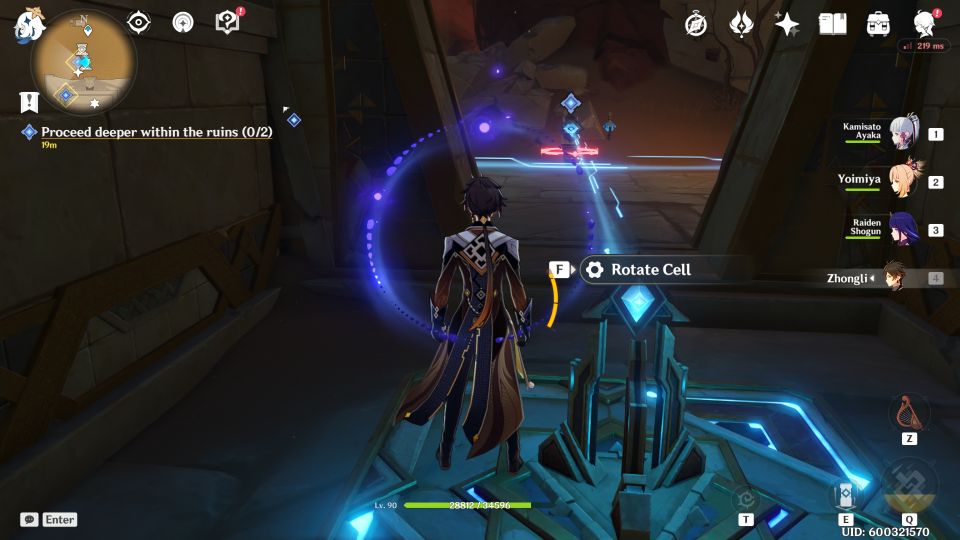The width and height of the screenshot is (960, 540).
Task: Open the winged emblem icon in the top bar
Action: [741, 24]
